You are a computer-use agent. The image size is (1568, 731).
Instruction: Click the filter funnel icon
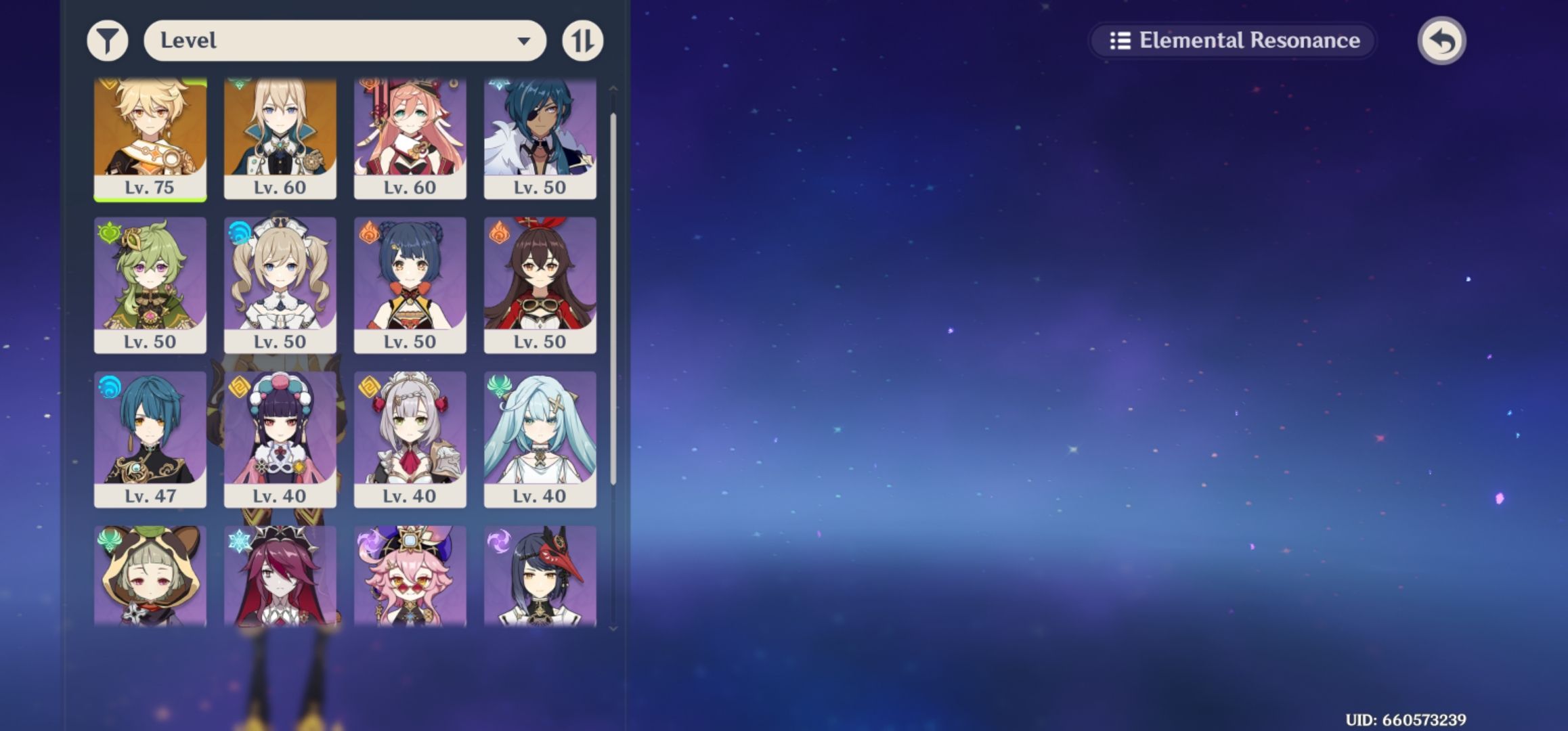pyautogui.click(x=106, y=41)
